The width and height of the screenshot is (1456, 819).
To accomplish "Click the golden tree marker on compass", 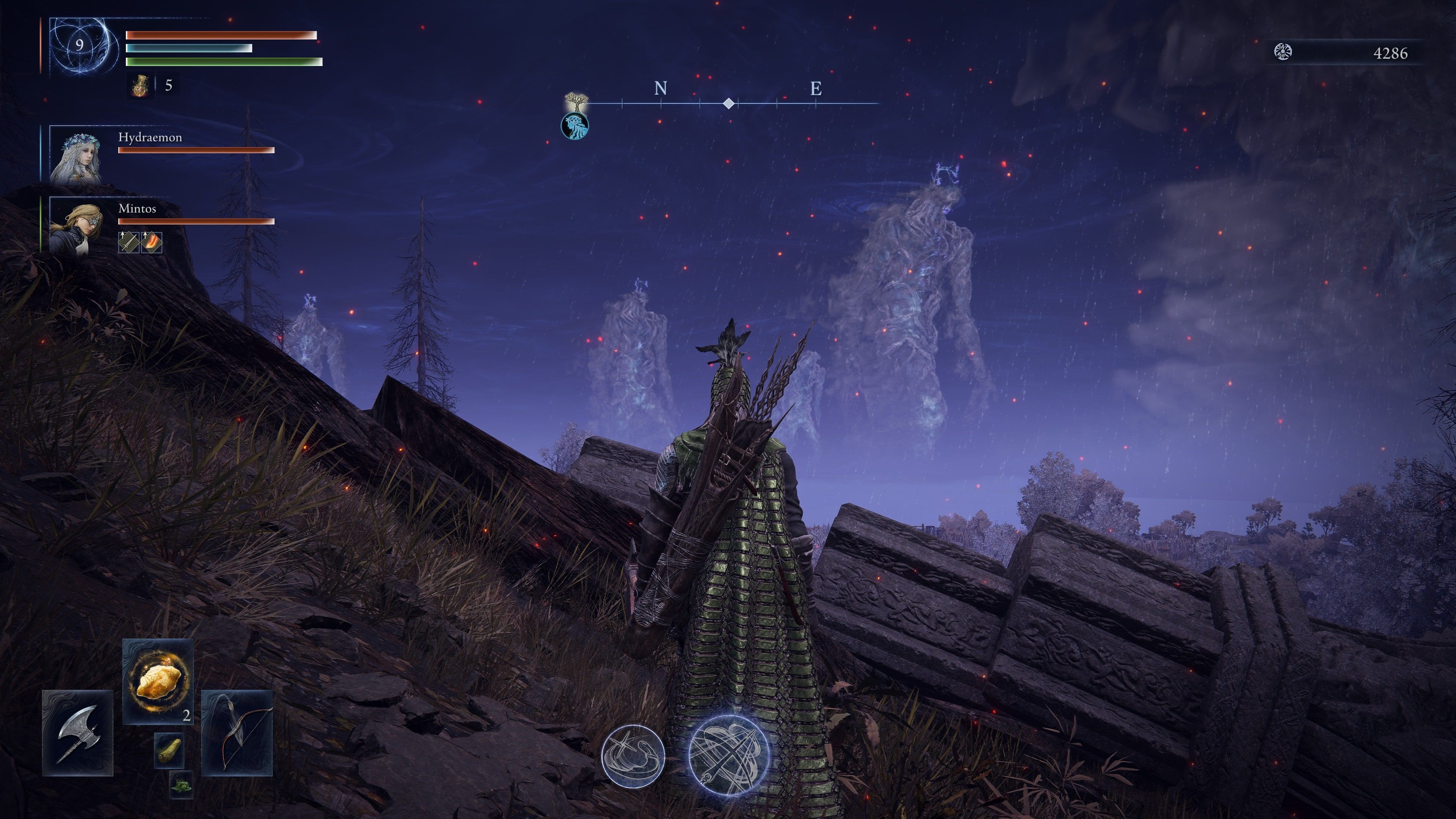I will [576, 102].
